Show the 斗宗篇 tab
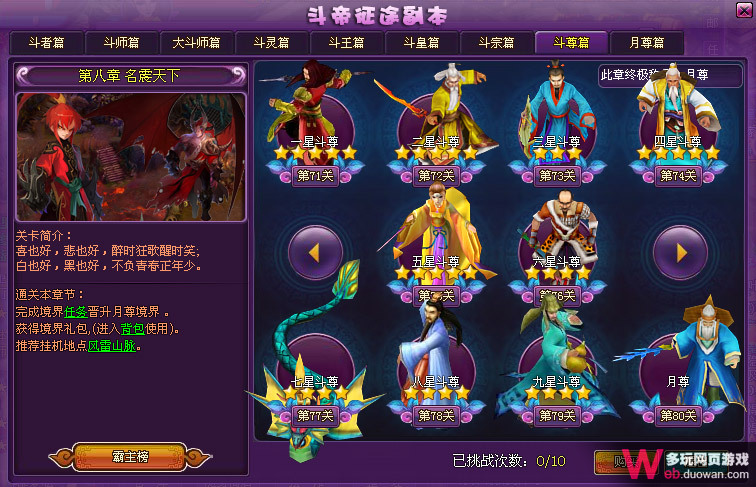 point(496,43)
